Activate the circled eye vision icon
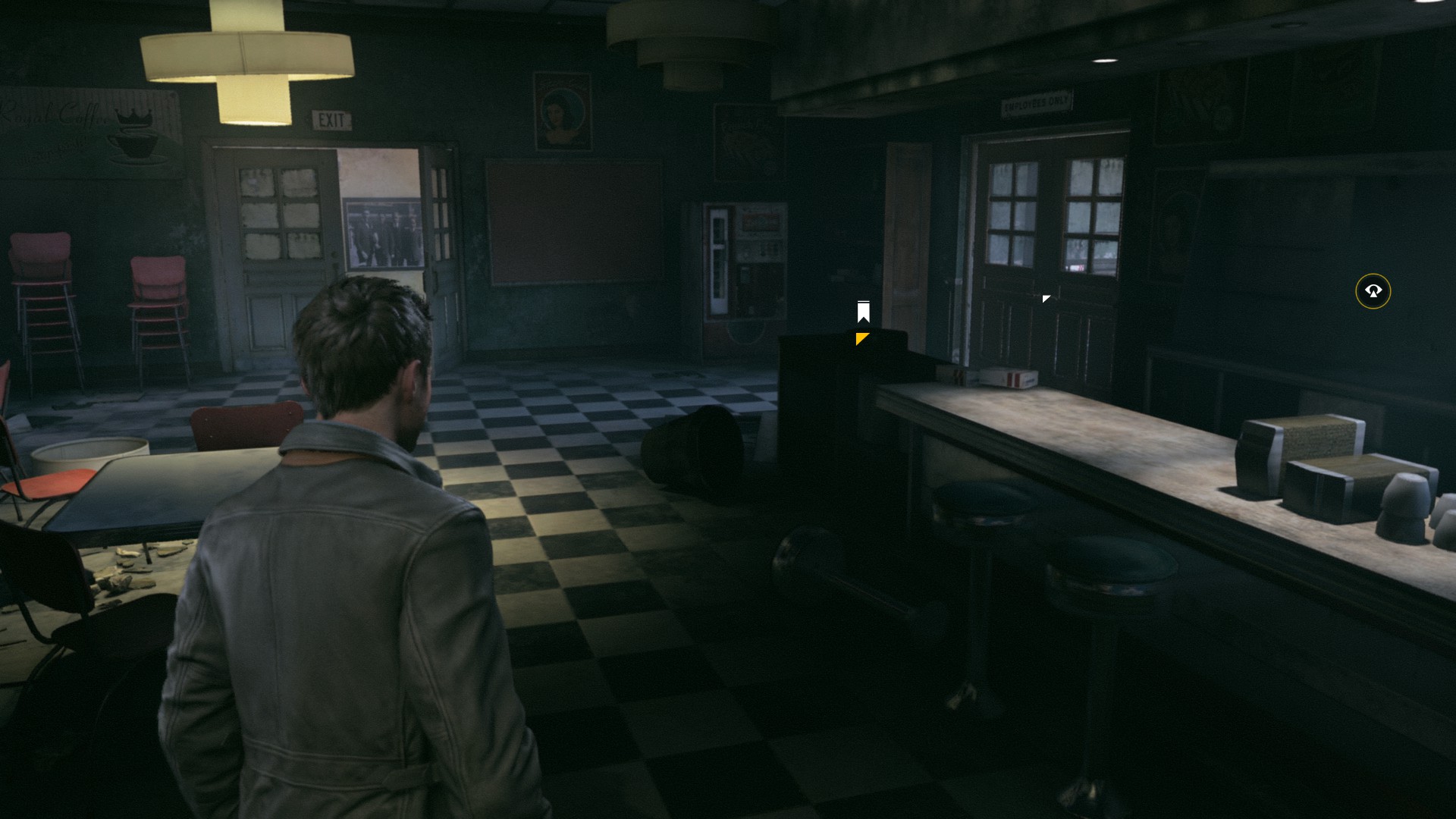Image resolution: width=1456 pixels, height=819 pixels. 1373,290
